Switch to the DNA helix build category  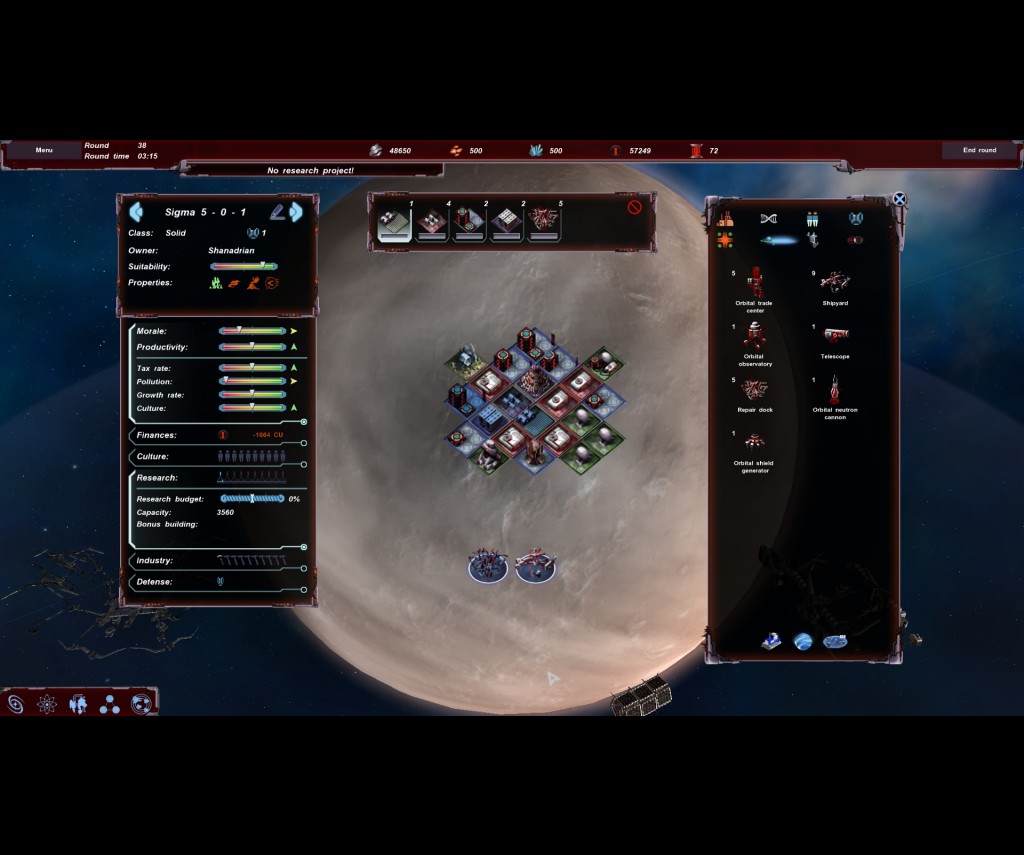[x=768, y=219]
